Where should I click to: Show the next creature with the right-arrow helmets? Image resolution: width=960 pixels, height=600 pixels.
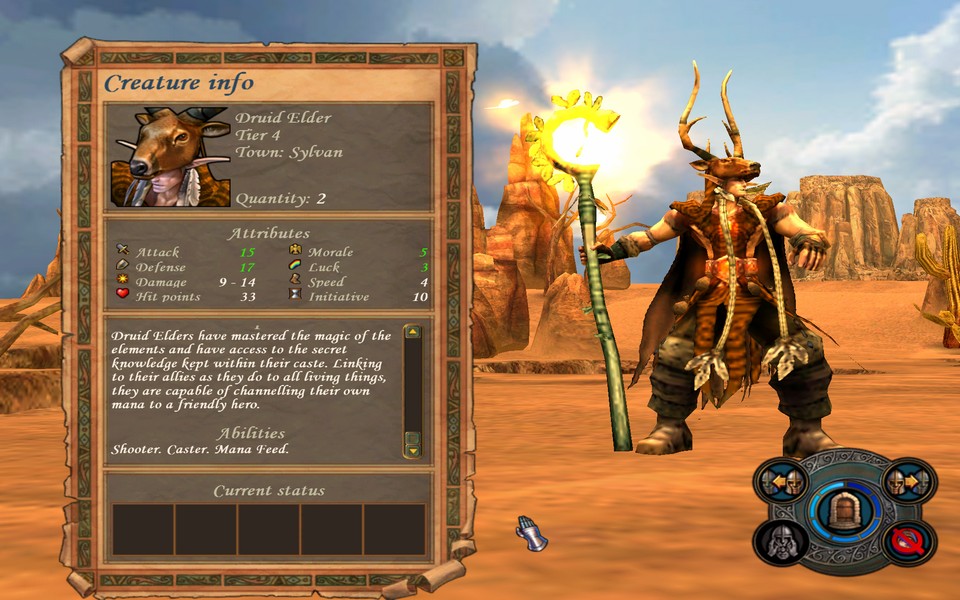pos(909,484)
